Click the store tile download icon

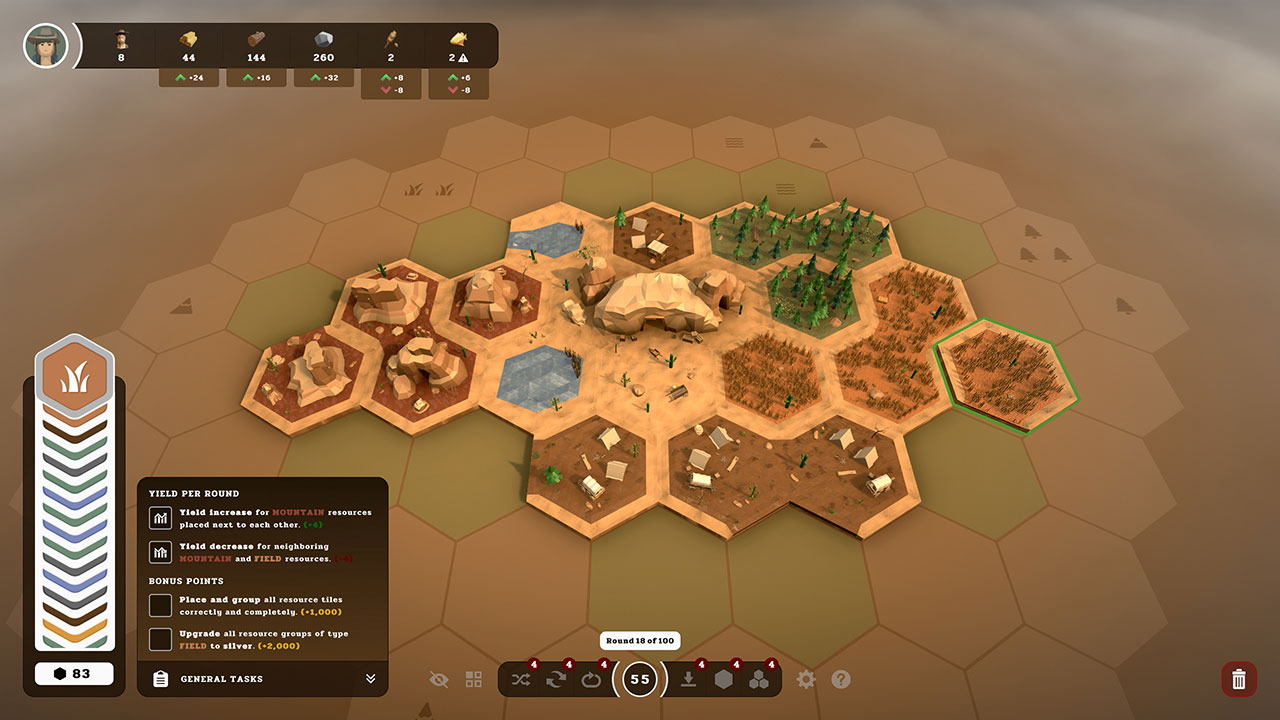(689, 679)
